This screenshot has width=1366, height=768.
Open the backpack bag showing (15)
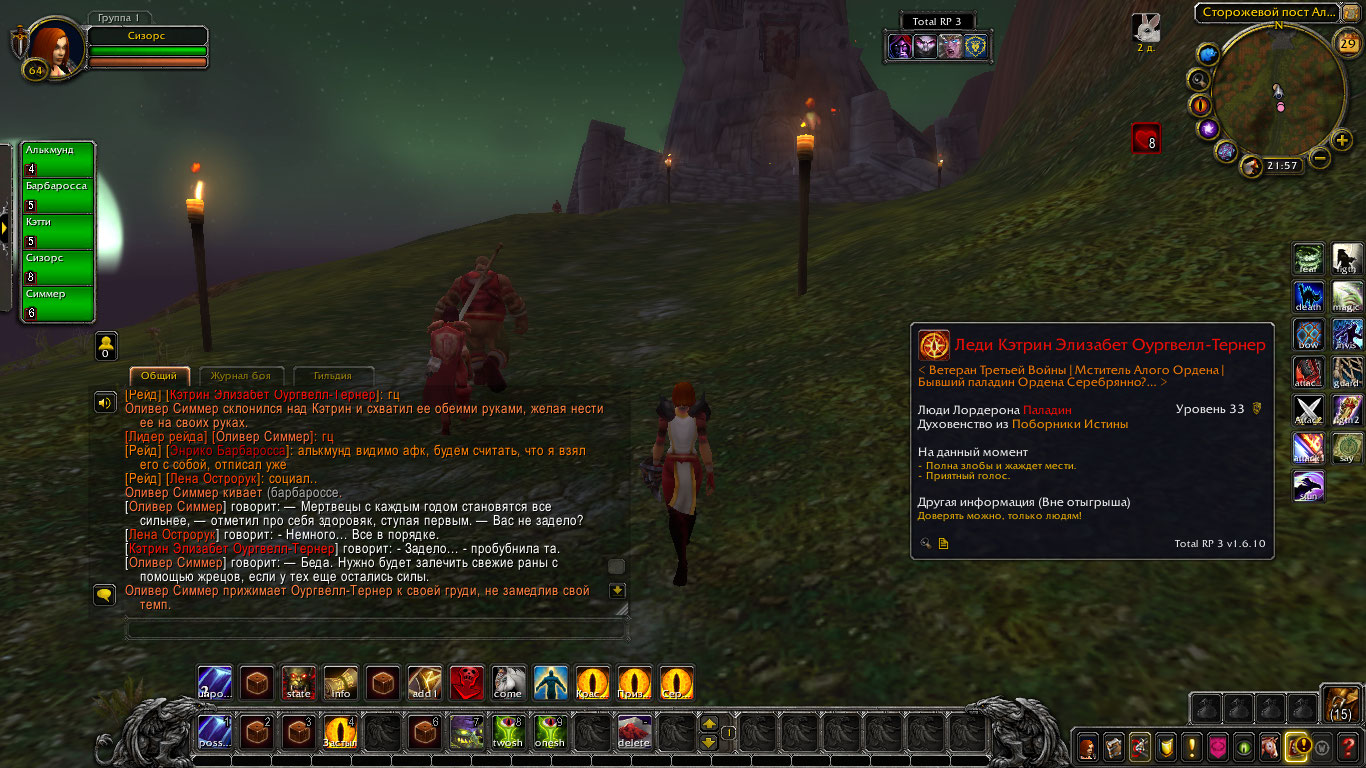tap(1340, 703)
